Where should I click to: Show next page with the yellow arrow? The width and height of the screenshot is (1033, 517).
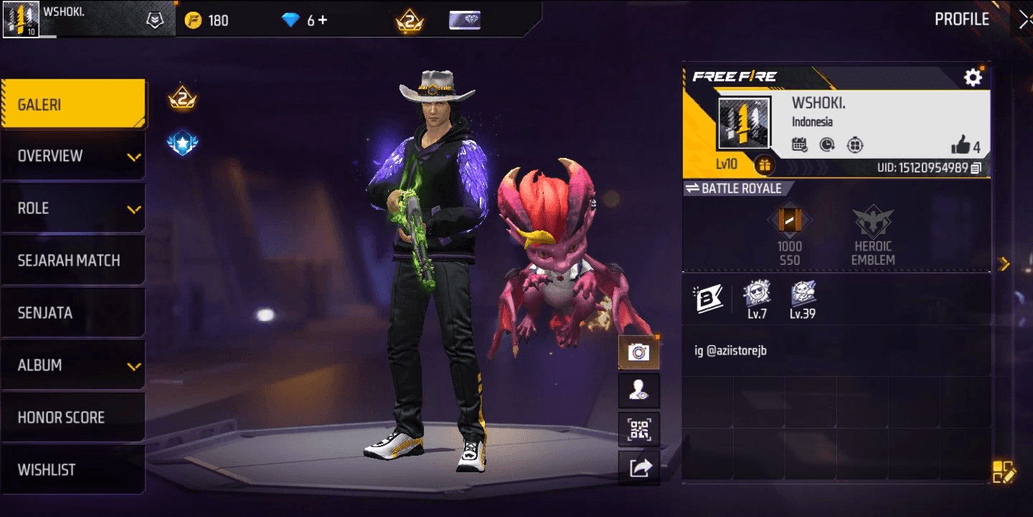pyautogui.click(x=1004, y=264)
